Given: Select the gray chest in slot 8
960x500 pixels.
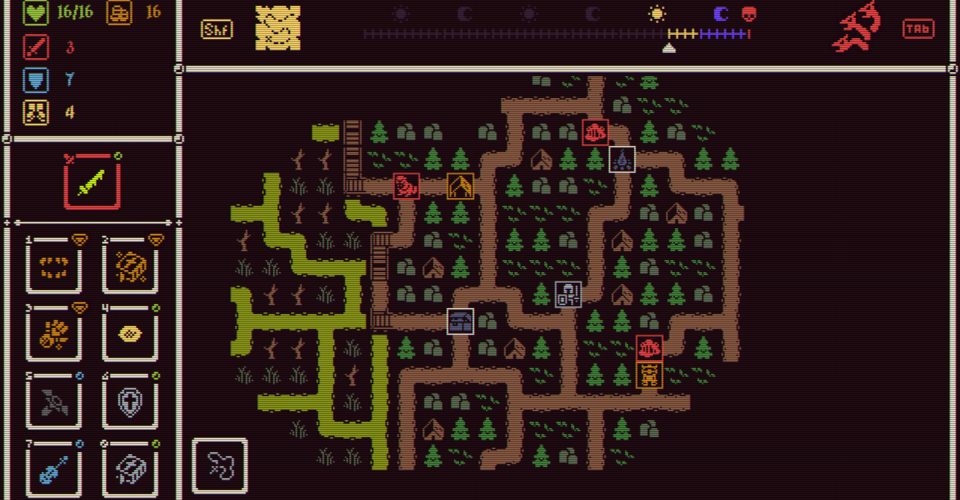Looking at the screenshot, I should pyautogui.click(x=131, y=468).
